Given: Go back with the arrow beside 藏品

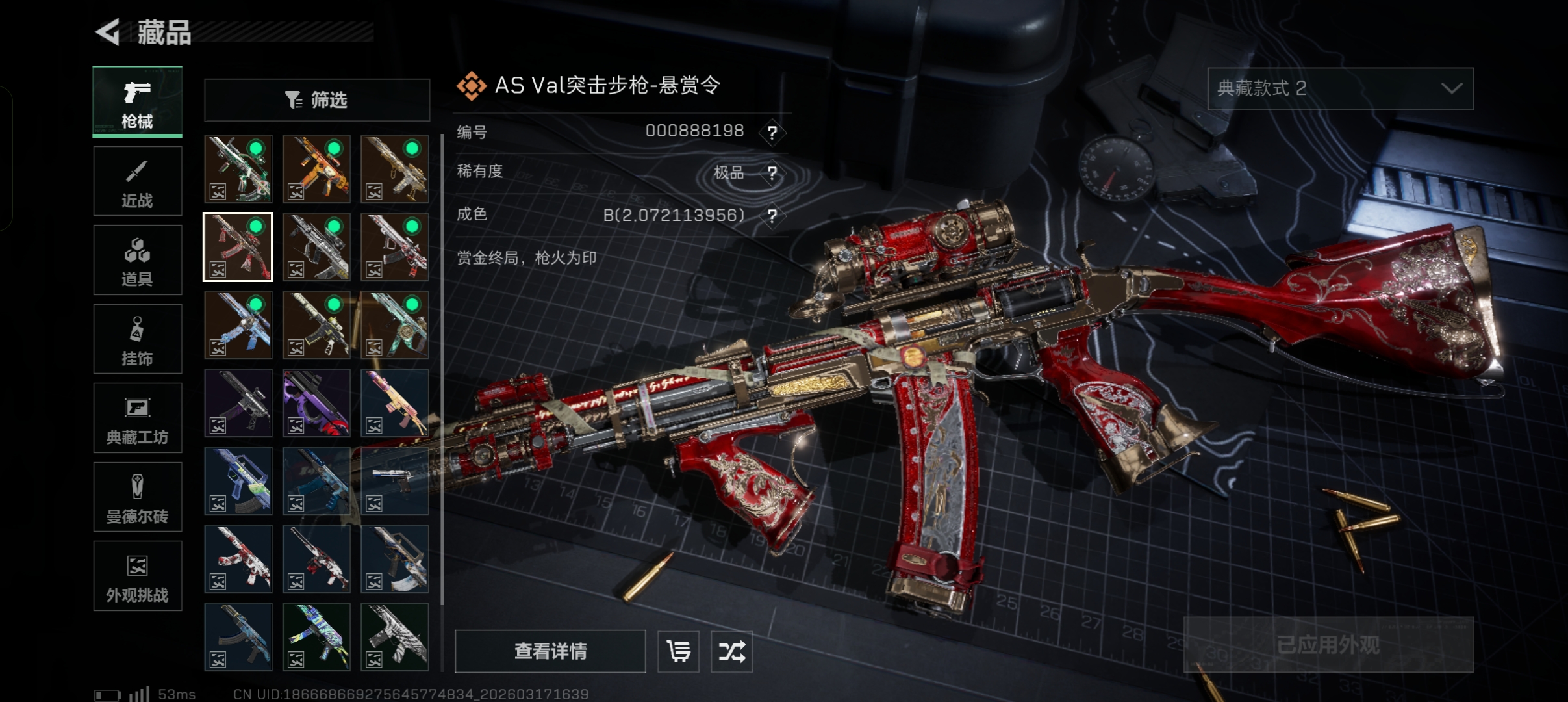Looking at the screenshot, I should (108, 32).
